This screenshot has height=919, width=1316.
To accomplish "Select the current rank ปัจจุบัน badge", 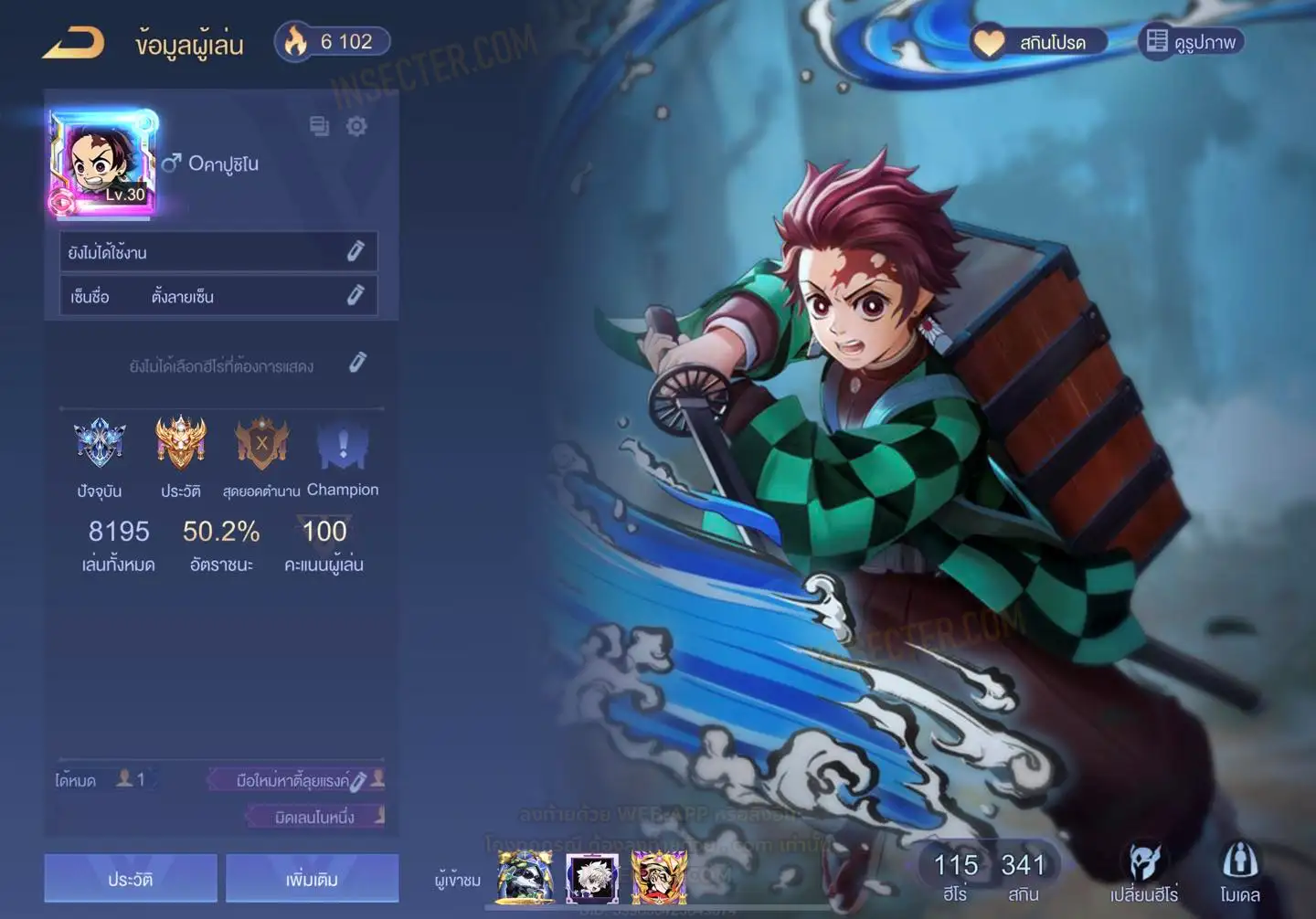I will [100, 444].
